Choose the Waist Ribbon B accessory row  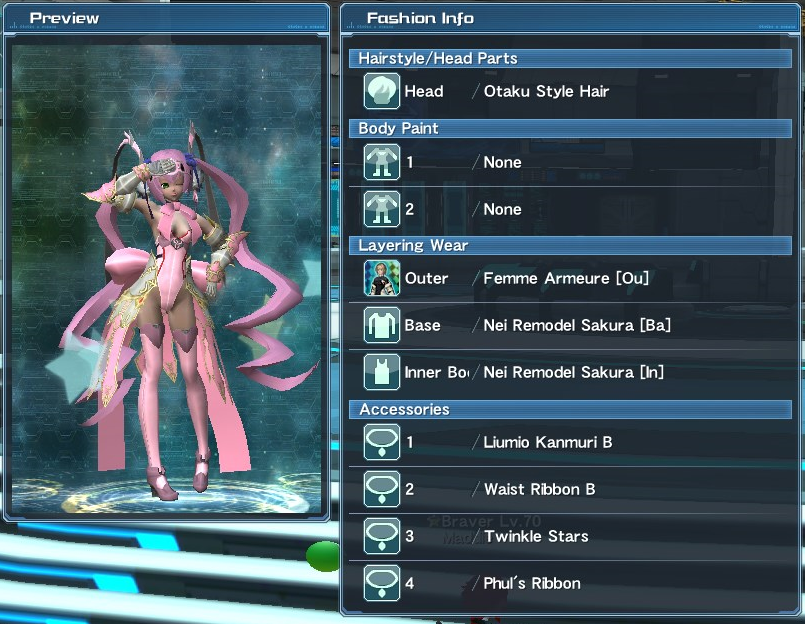570,489
